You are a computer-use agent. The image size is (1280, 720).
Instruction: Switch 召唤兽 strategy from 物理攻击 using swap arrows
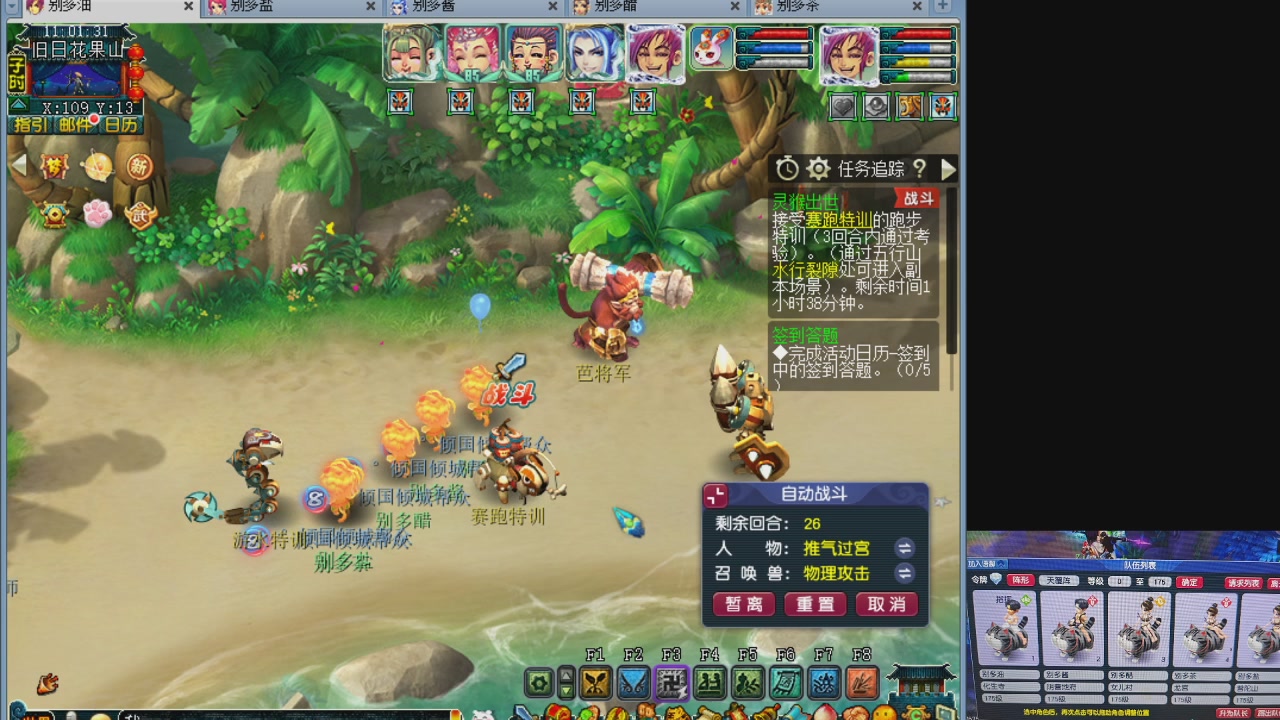[904, 573]
